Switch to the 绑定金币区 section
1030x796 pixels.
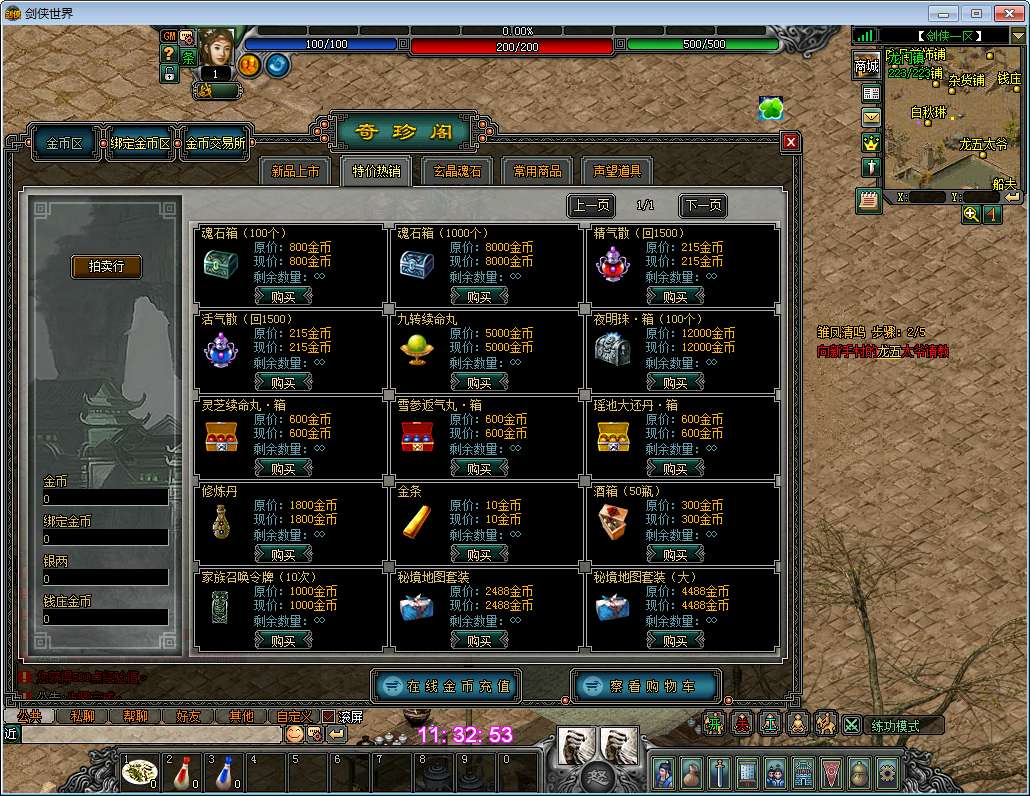click(140, 144)
